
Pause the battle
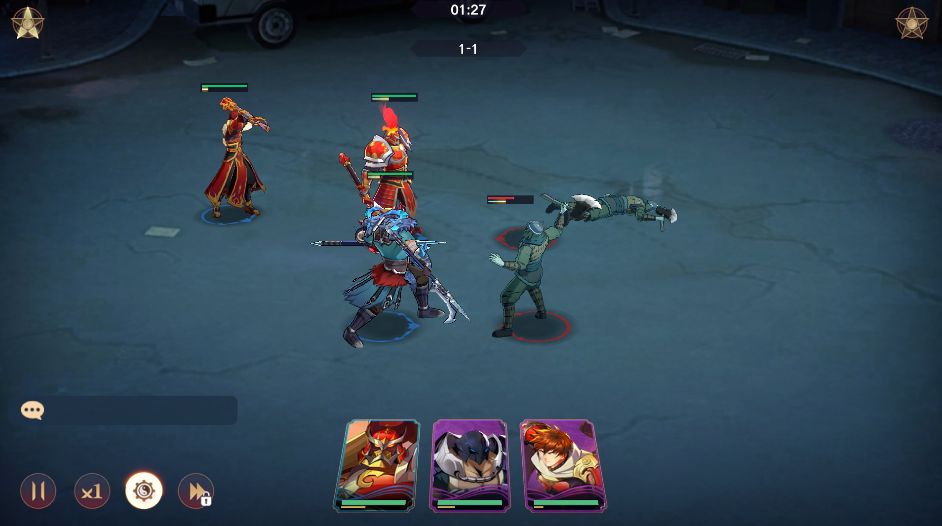tap(38, 491)
